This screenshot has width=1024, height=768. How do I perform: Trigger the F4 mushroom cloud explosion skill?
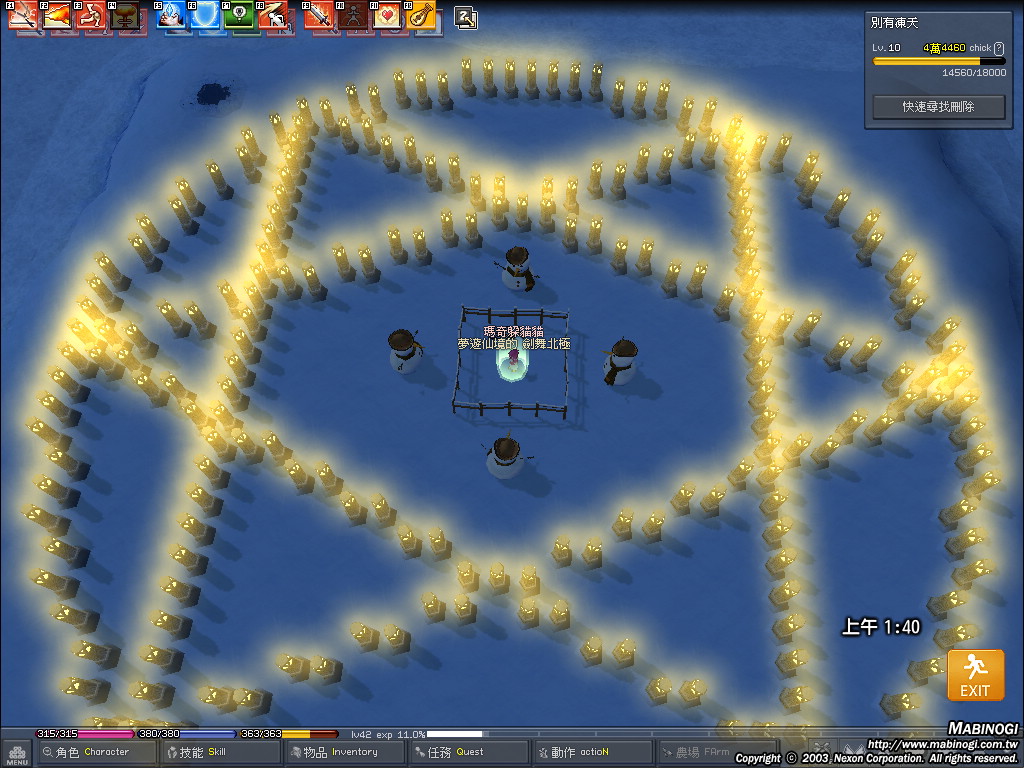pos(124,15)
